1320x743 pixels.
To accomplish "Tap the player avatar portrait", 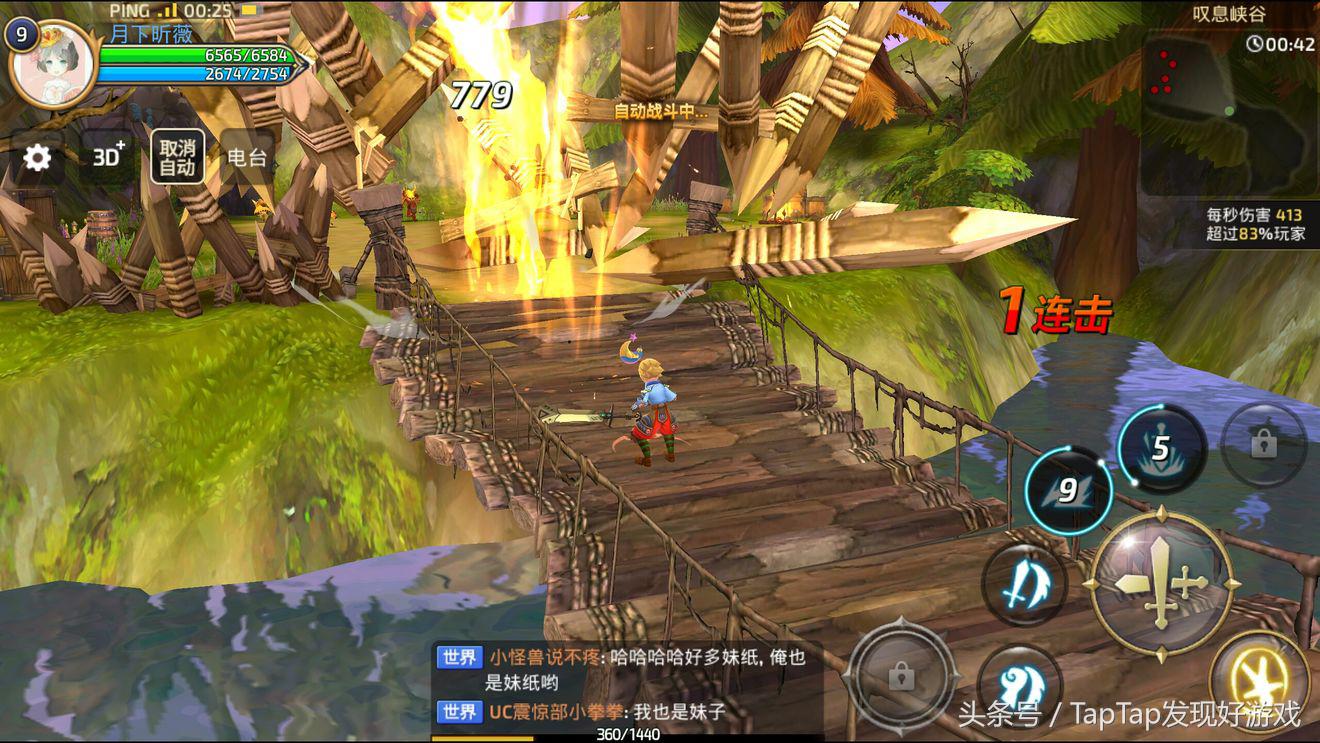I will (x=50, y=64).
